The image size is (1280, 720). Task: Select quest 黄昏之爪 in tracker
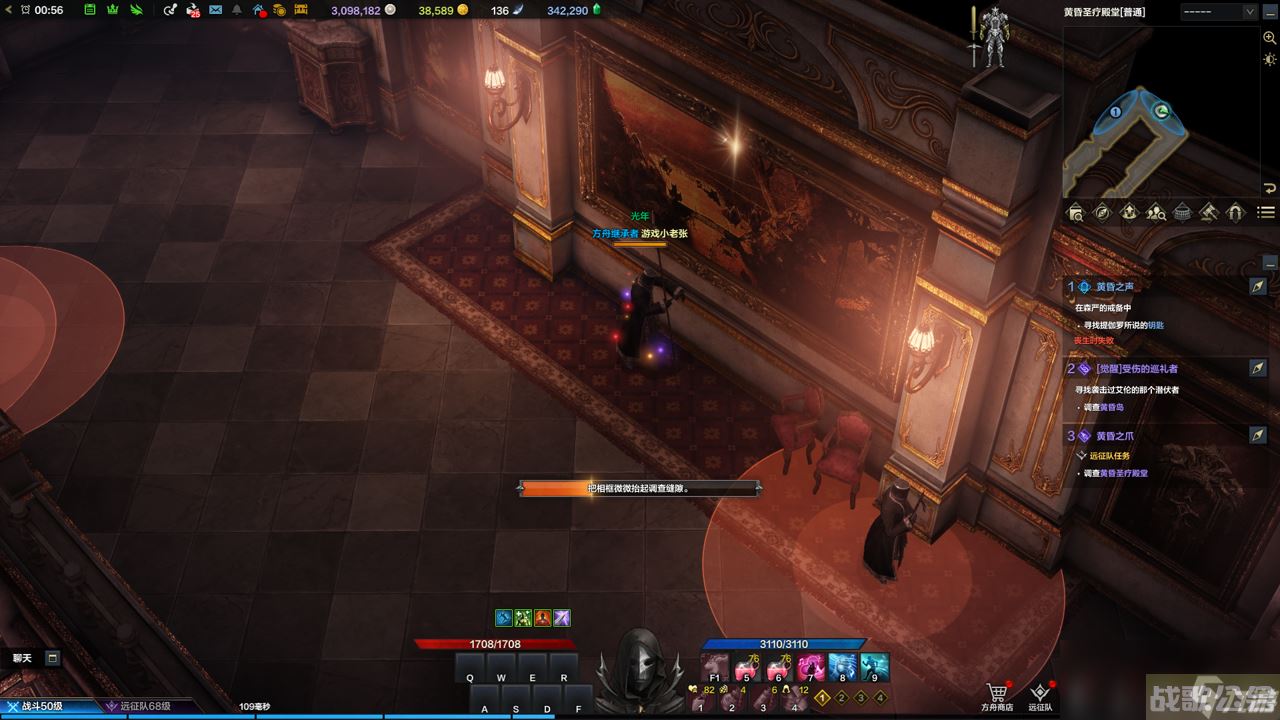coord(1114,436)
